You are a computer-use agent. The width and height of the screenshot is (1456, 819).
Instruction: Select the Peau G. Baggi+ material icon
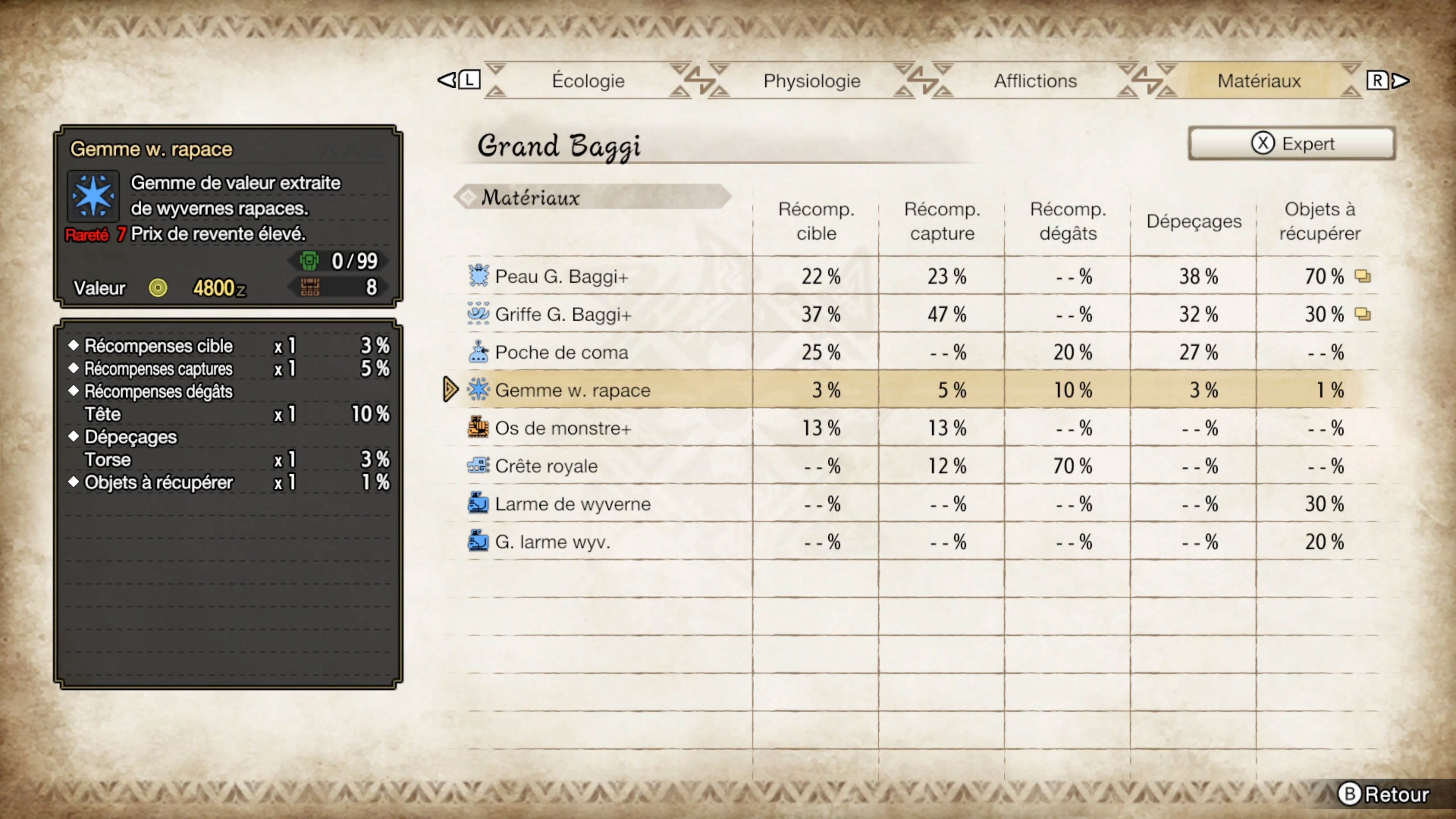tap(478, 276)
